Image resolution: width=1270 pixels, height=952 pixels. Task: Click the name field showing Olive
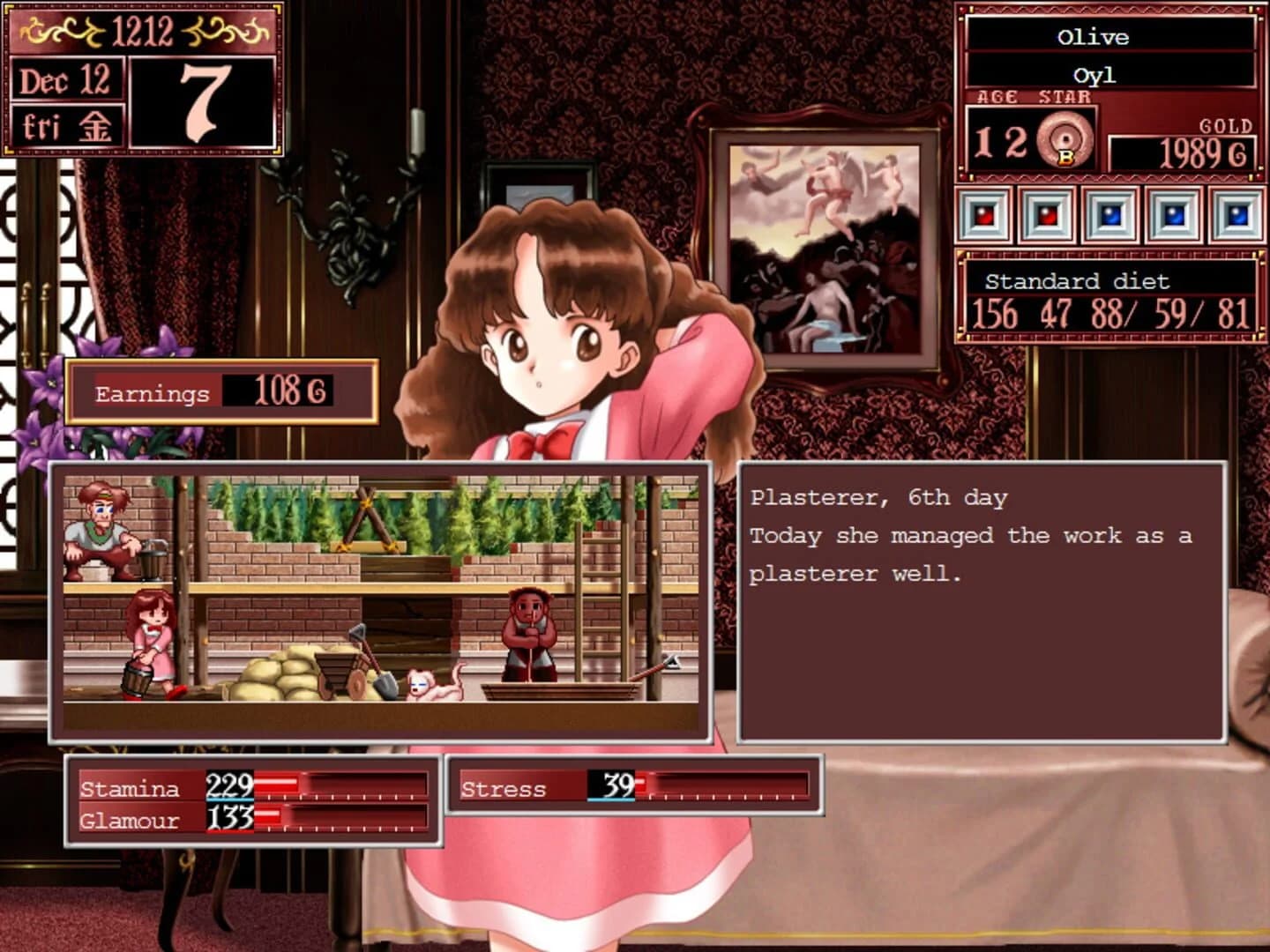1094,37
